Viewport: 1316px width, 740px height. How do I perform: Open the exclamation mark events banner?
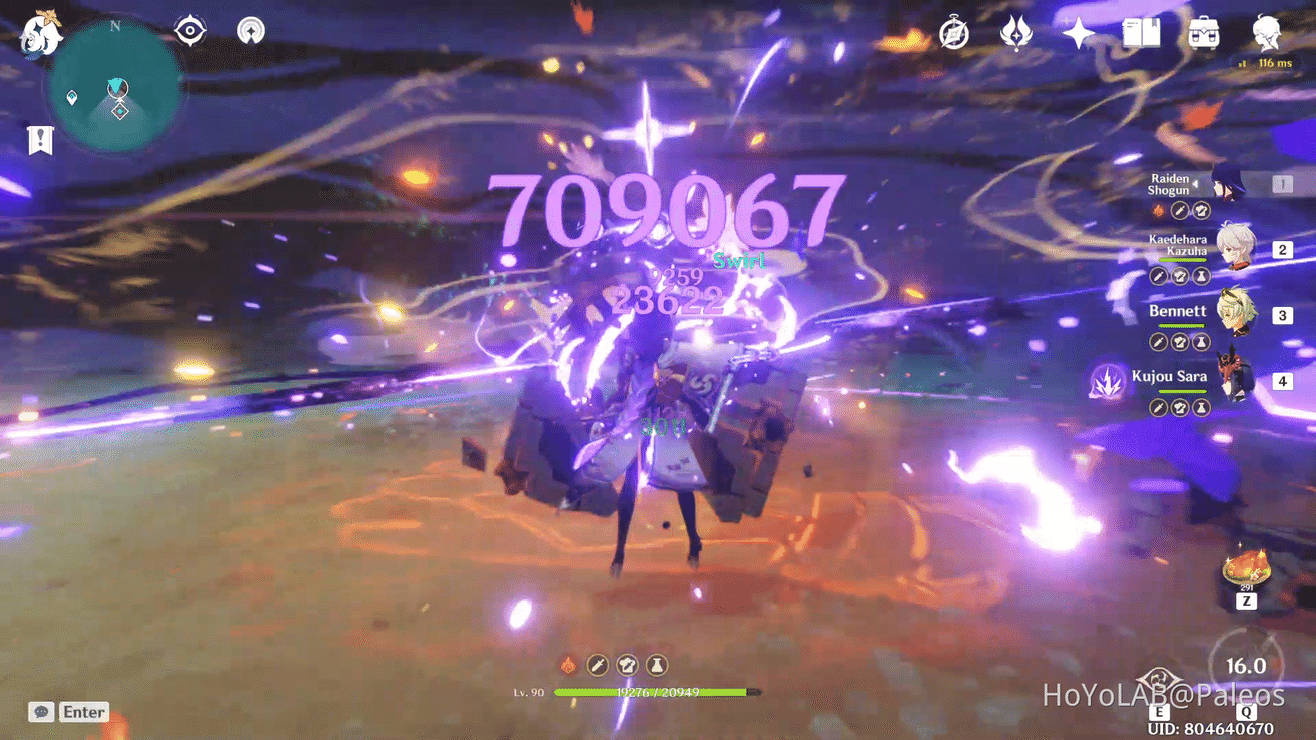click(38, 141)
